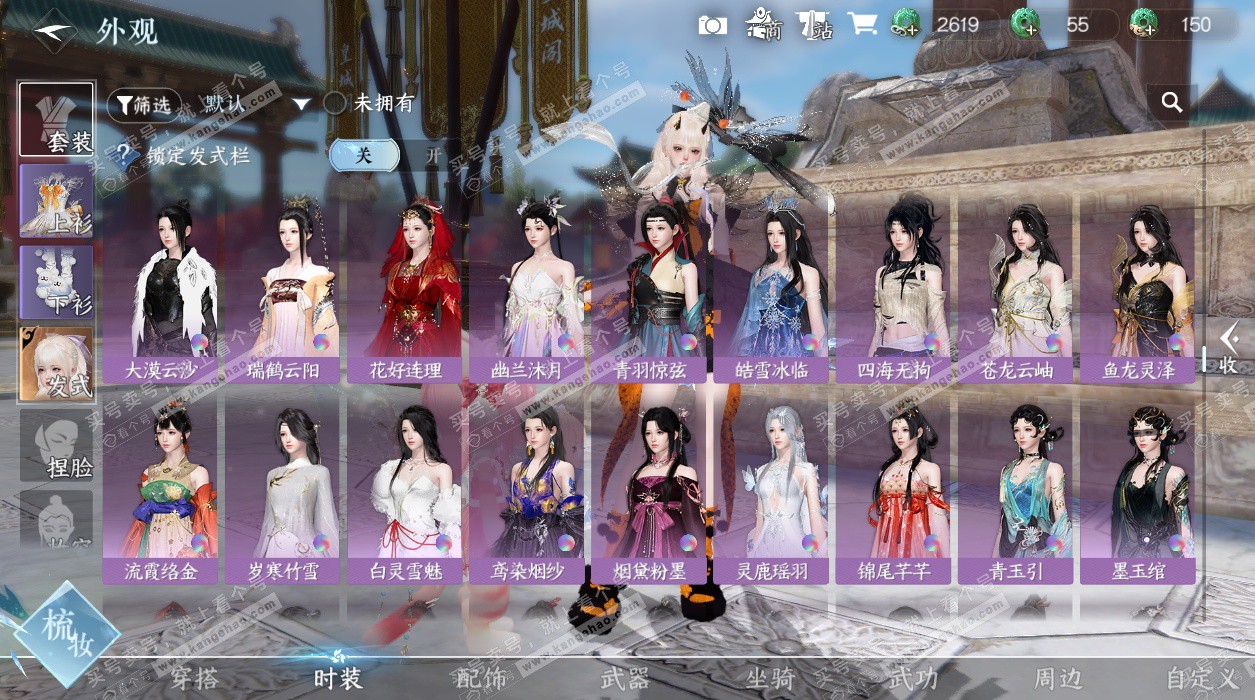Switch to the 武器 tab
Viewport: 1255px width, 700px height.
[x=625, y=679]
